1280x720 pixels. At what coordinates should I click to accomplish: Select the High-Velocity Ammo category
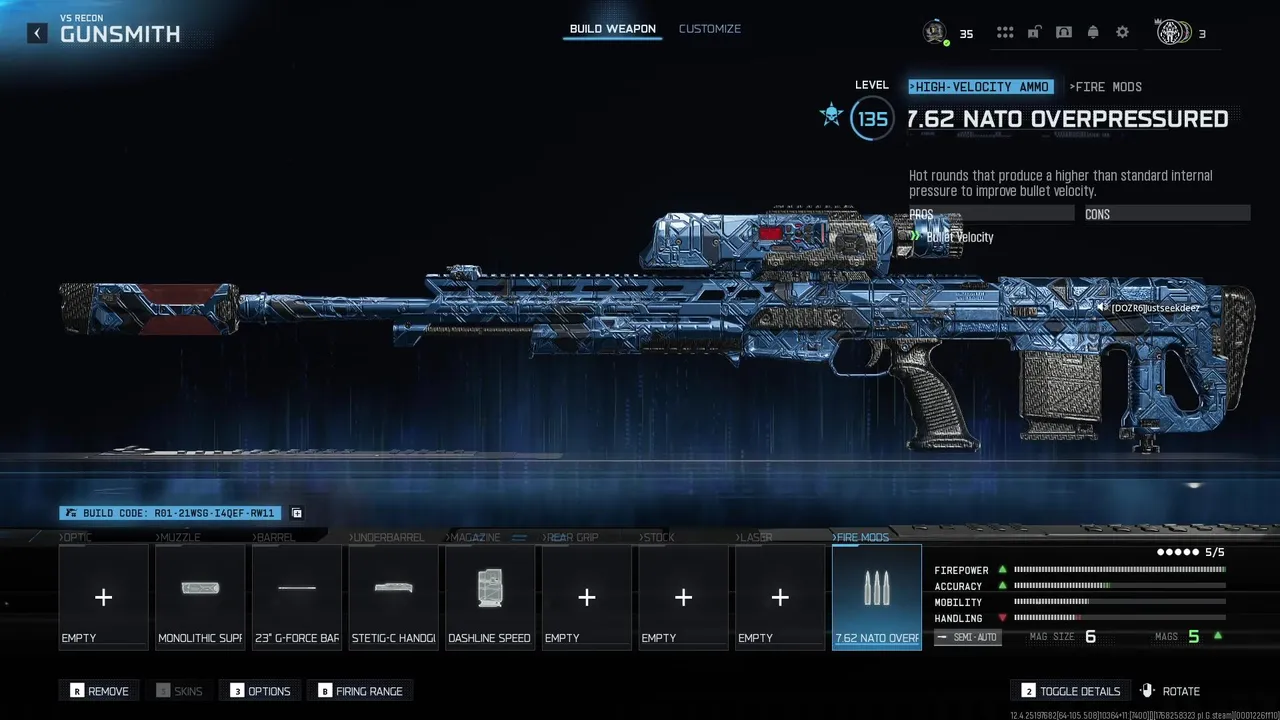point(980,87)
